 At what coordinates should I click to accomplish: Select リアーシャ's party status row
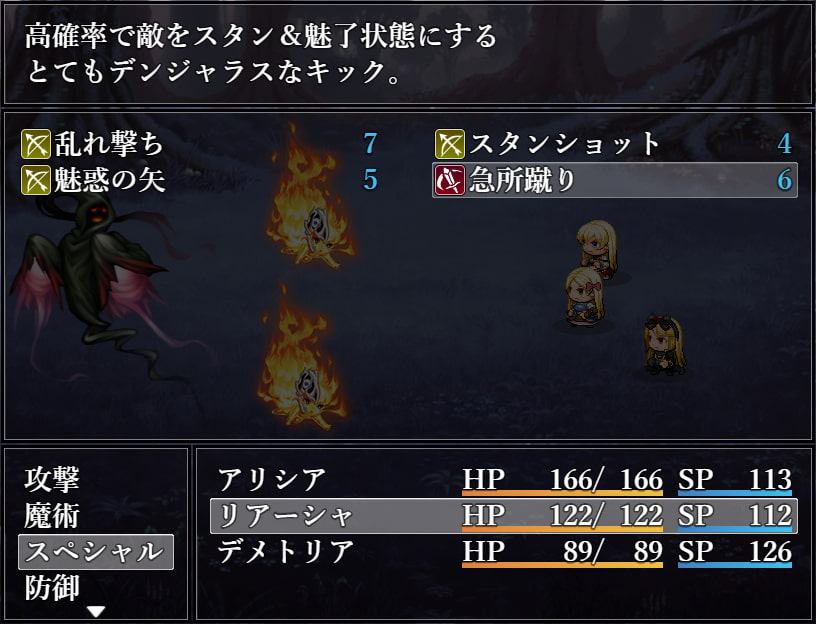pos(503,516)
